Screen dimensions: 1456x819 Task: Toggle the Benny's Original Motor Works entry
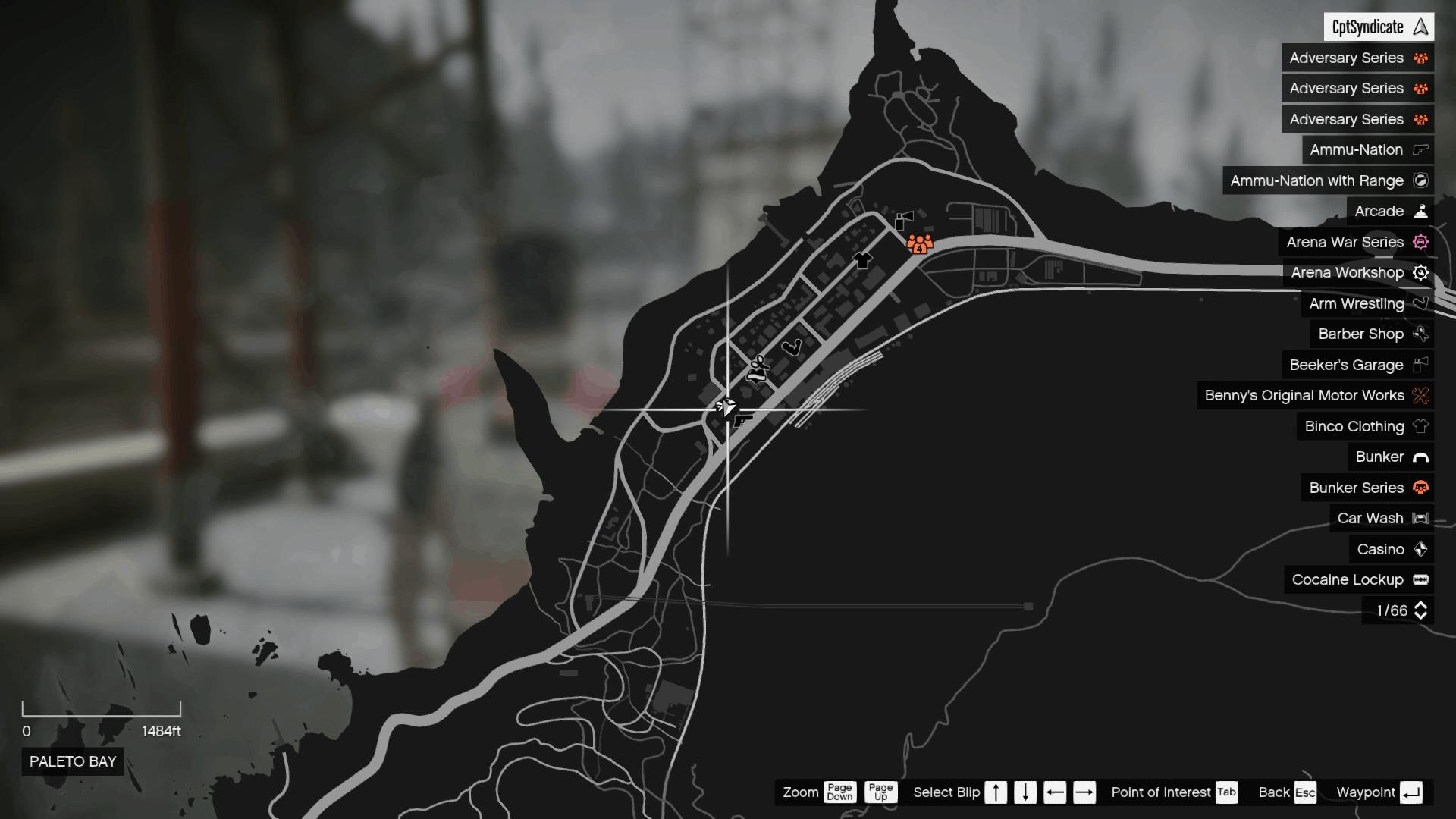click(x=1315, y=395)
